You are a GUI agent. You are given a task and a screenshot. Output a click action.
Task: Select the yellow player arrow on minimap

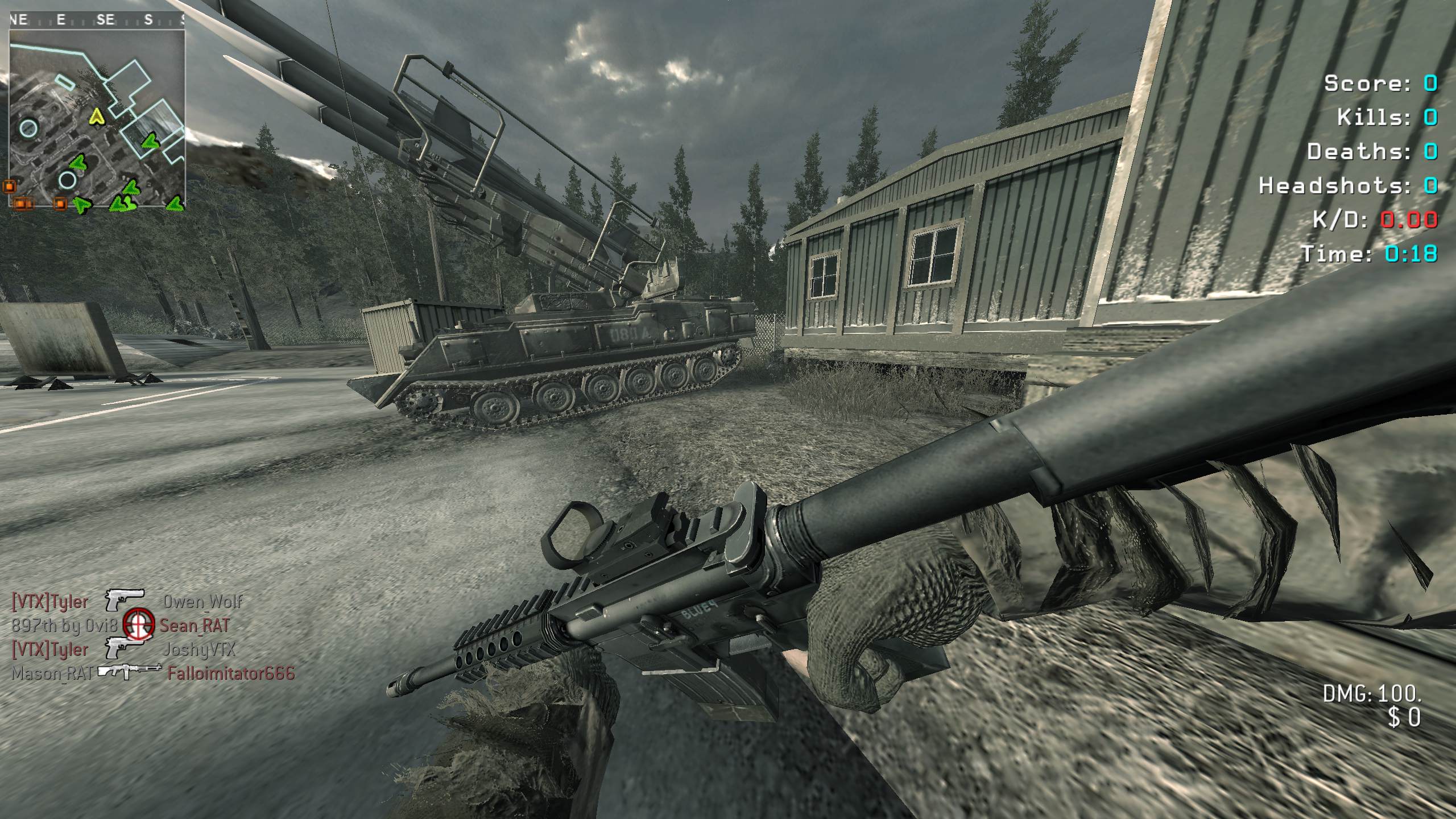click(x=97, y=117)
